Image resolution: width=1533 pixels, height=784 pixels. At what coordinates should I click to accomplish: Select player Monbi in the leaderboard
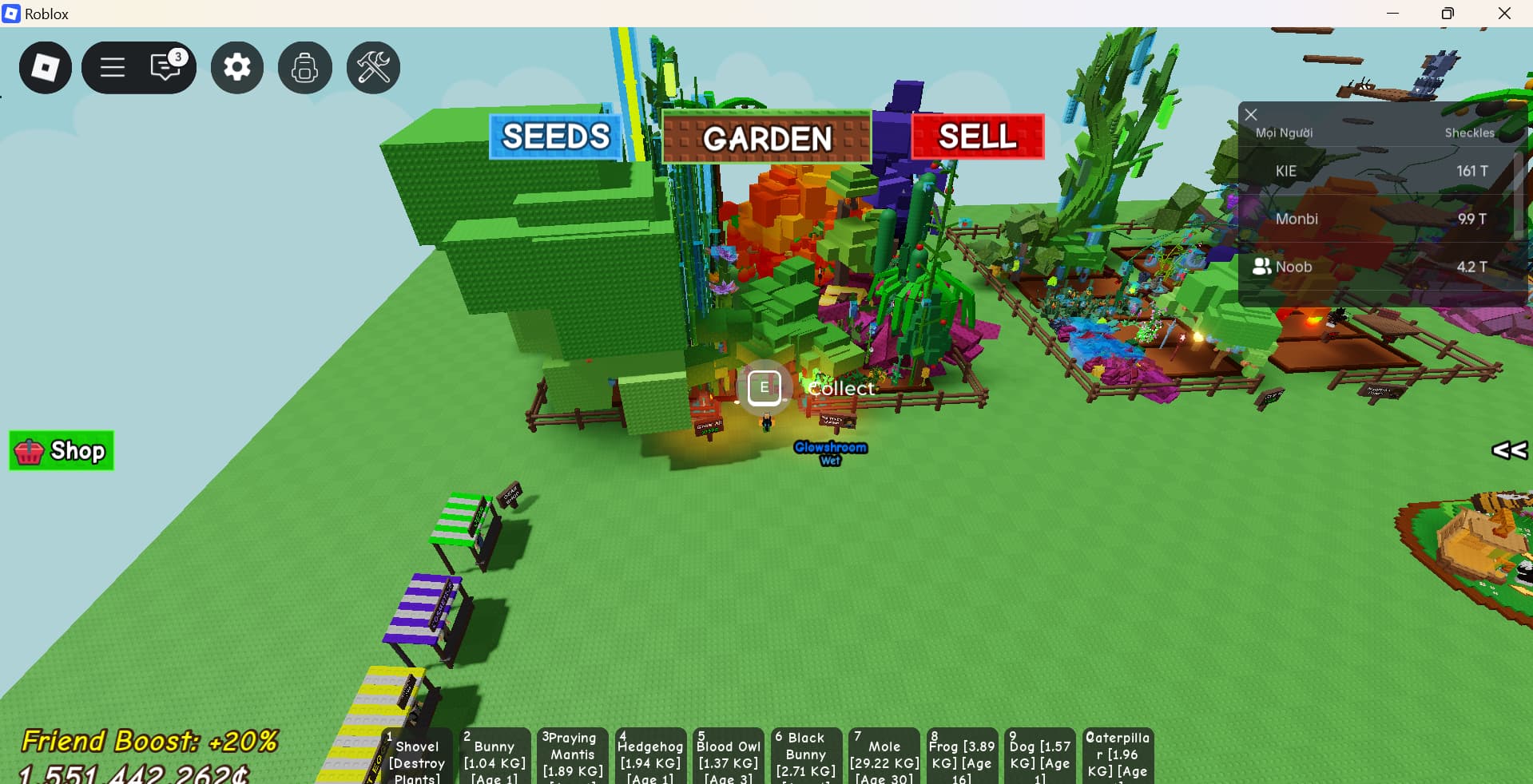pos(1297,219)
